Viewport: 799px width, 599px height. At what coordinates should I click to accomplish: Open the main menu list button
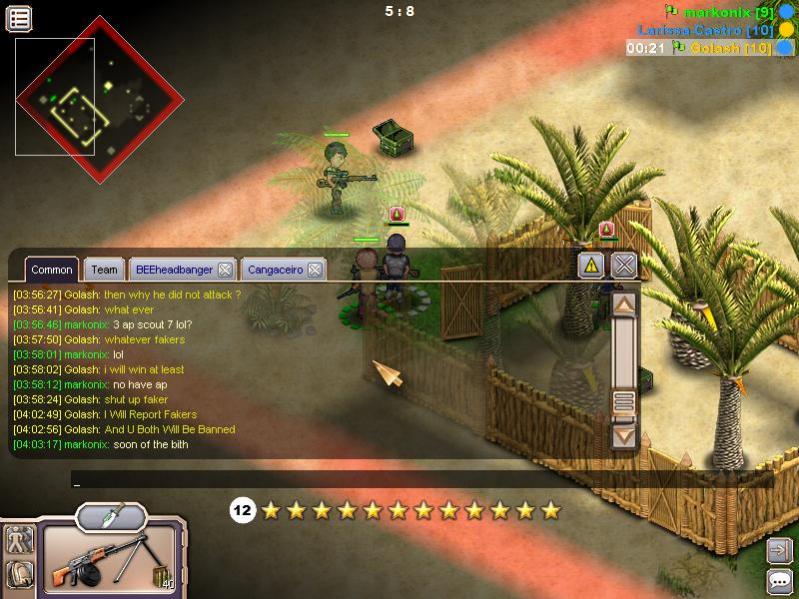click(x=19, y=18)
